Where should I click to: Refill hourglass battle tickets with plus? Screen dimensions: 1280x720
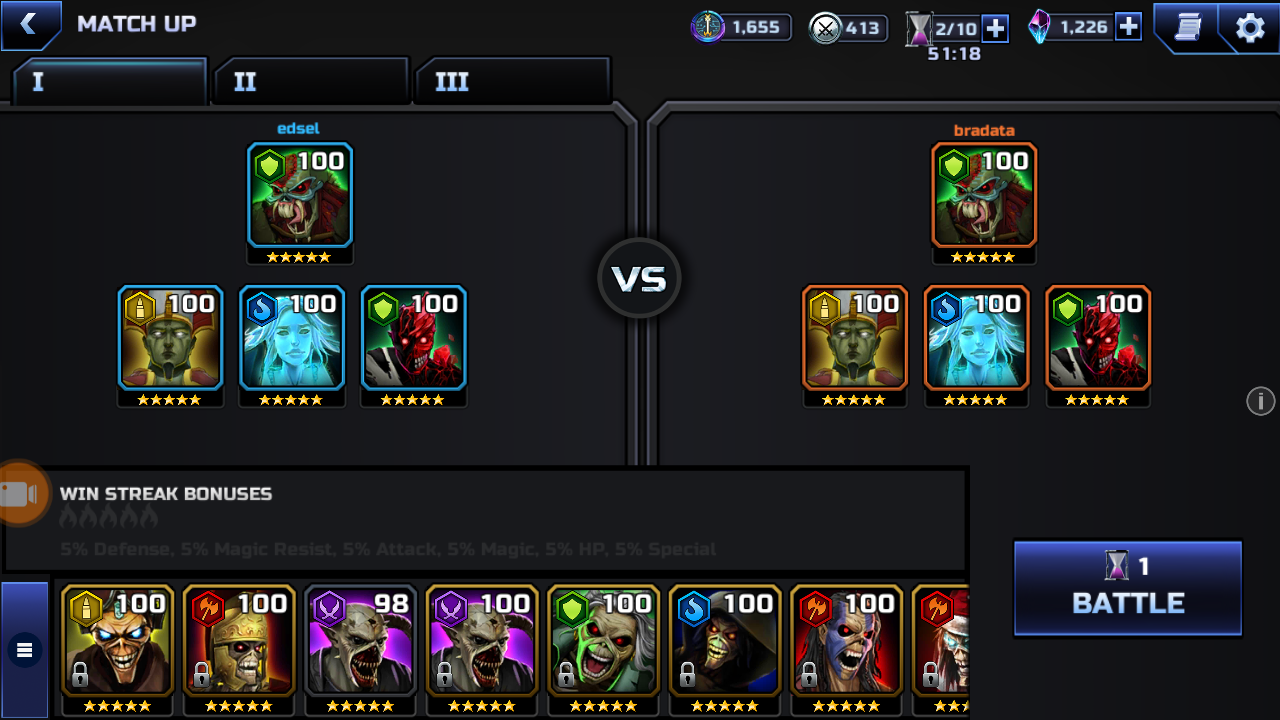pos(995,28)
